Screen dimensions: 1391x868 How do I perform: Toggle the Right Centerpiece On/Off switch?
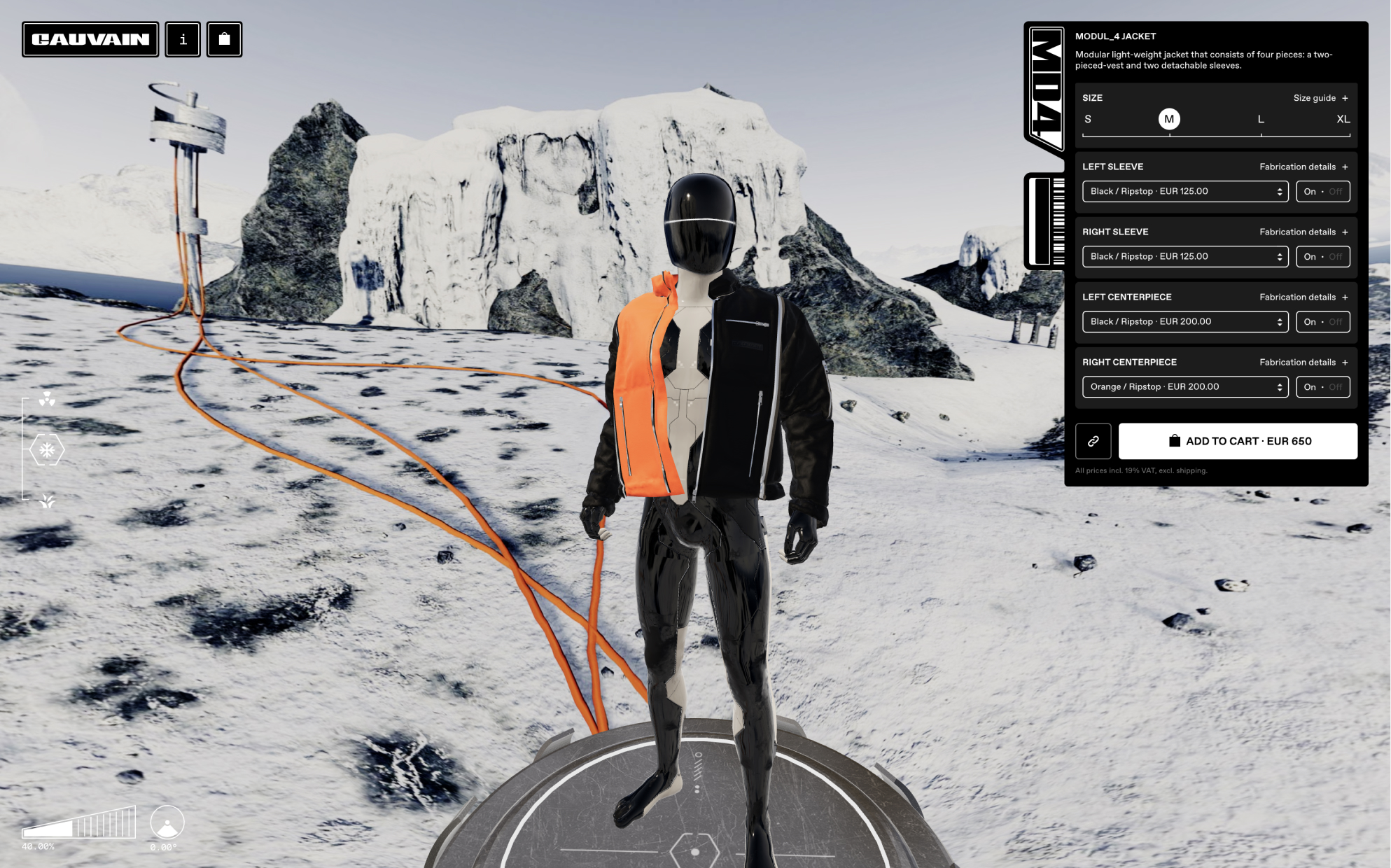[1322, 386]
